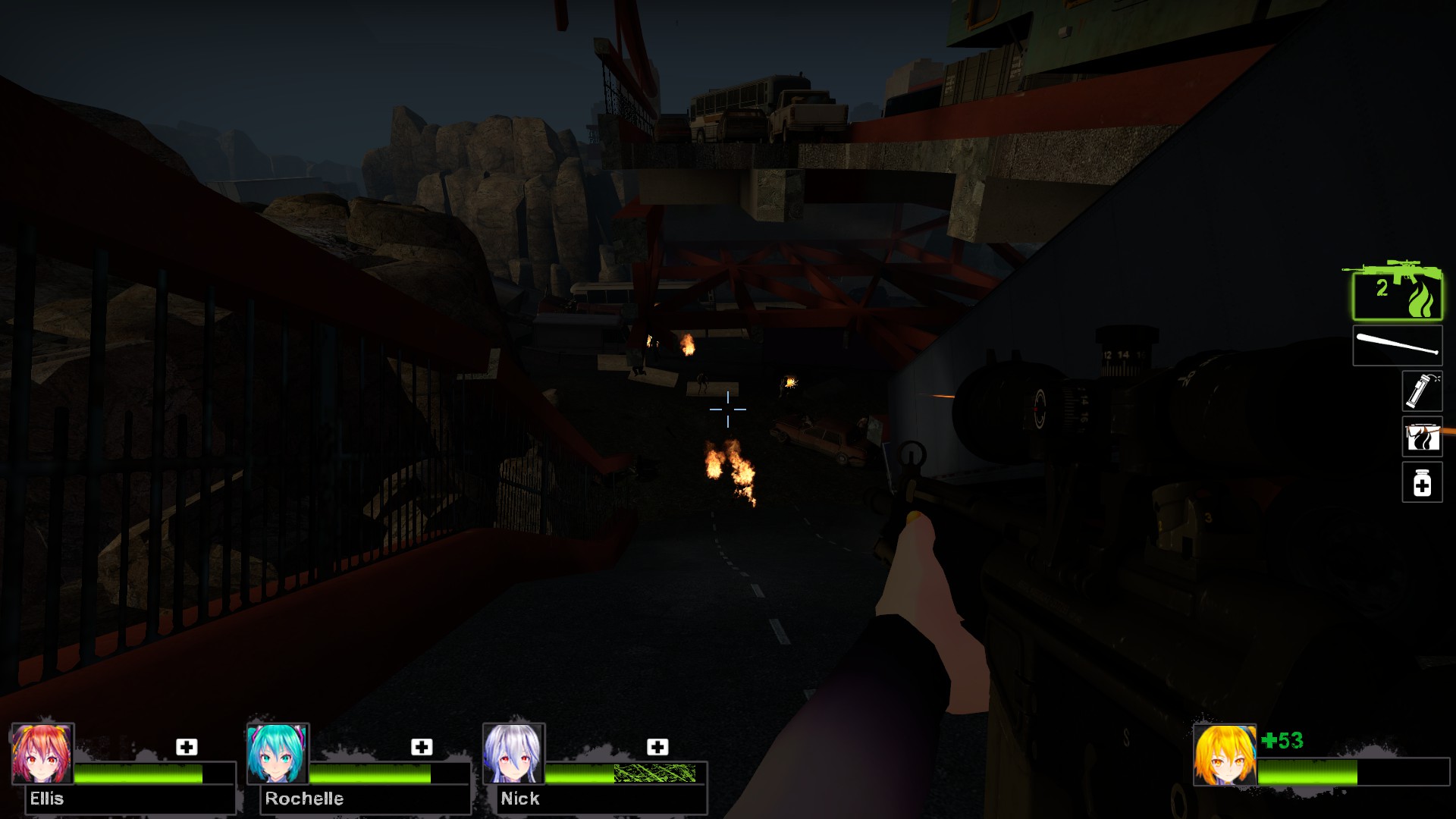Click Nick's teammate portrait
Screen dimensions: 1456x819
tap(513, 754)
